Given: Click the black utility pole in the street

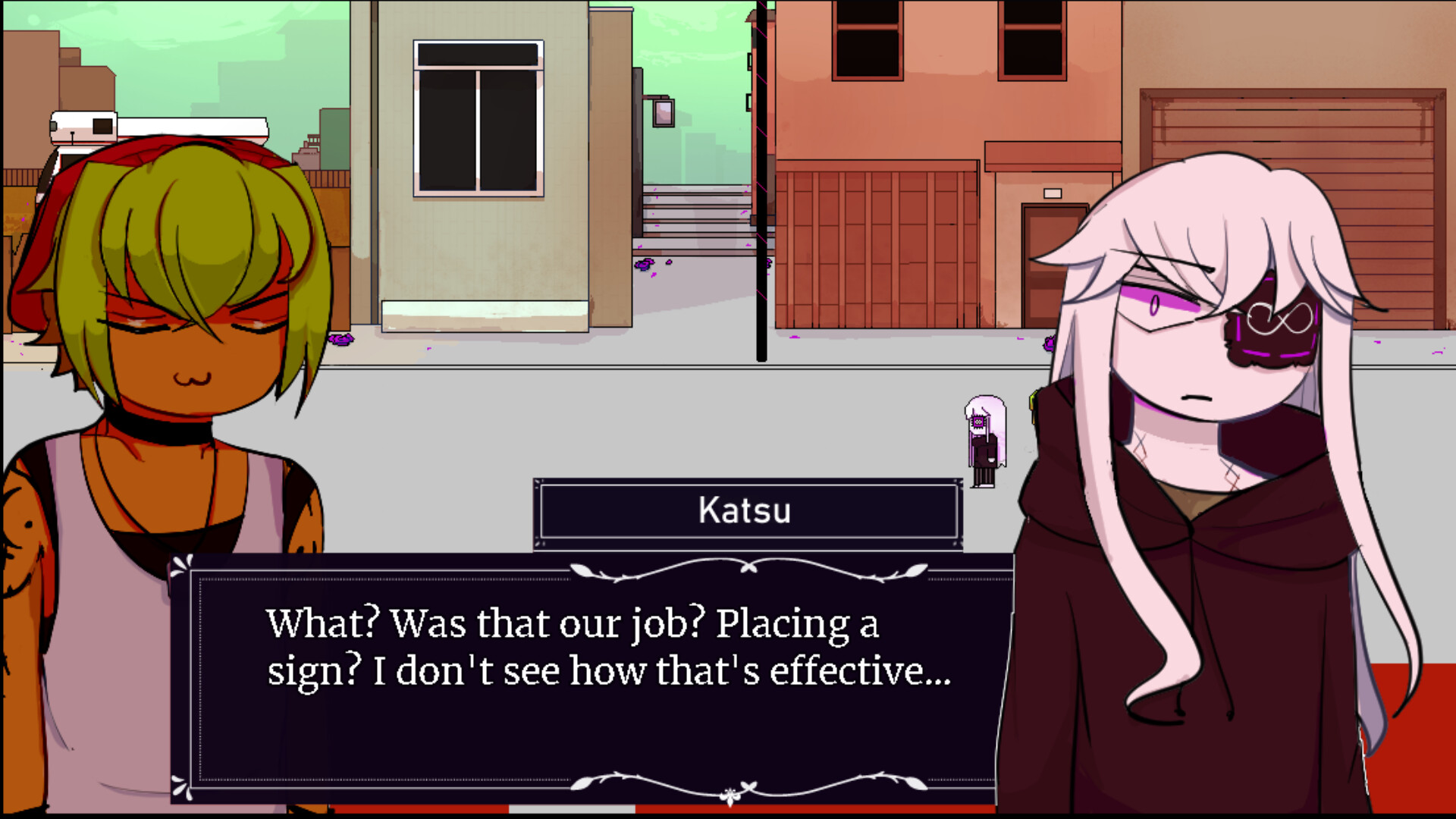Looking at the screenshot, I should (x=761, y=190).
